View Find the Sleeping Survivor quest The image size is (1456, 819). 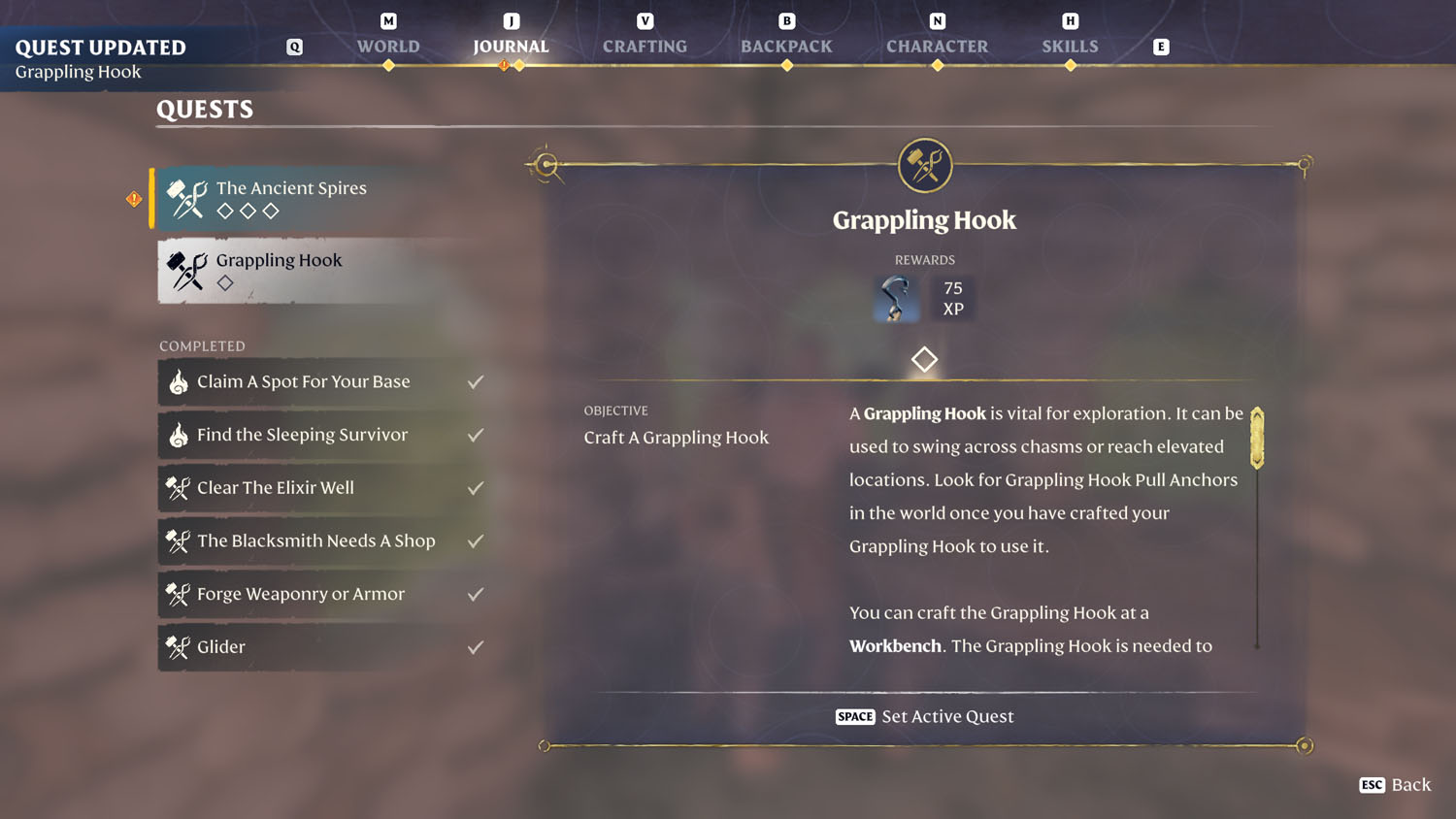[x=322, y=435]
